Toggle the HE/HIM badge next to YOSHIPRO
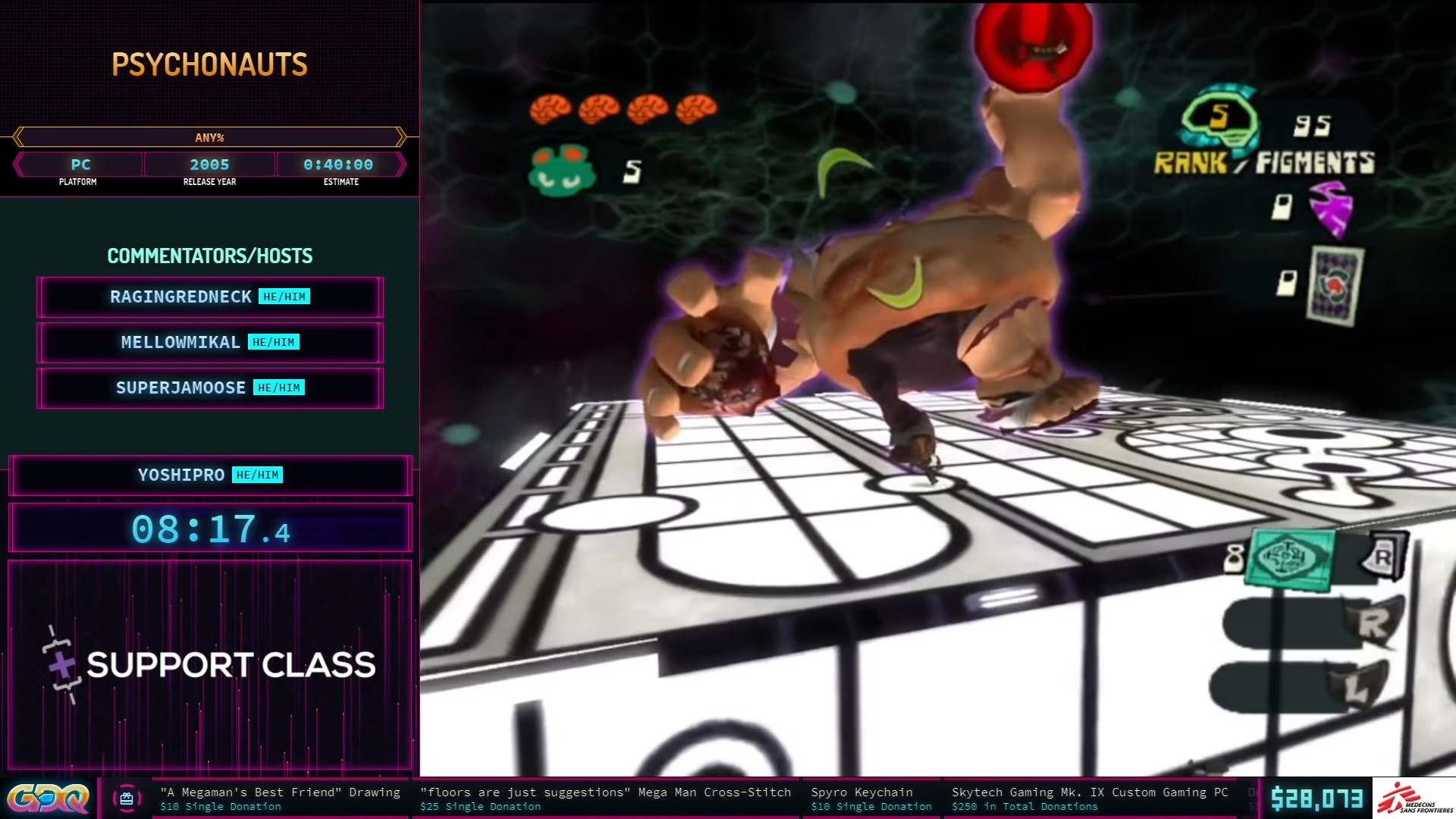Image resolution: width=1456 pixels, height=819 pixels. point(257,475)
